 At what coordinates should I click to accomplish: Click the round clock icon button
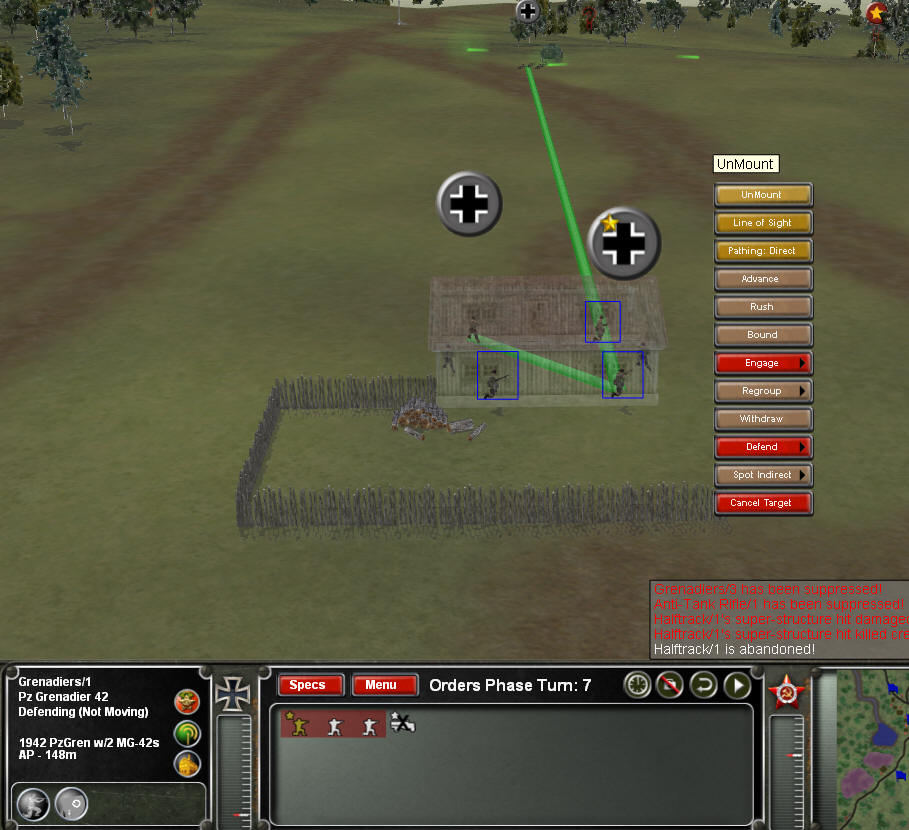[x=638, y=685]
